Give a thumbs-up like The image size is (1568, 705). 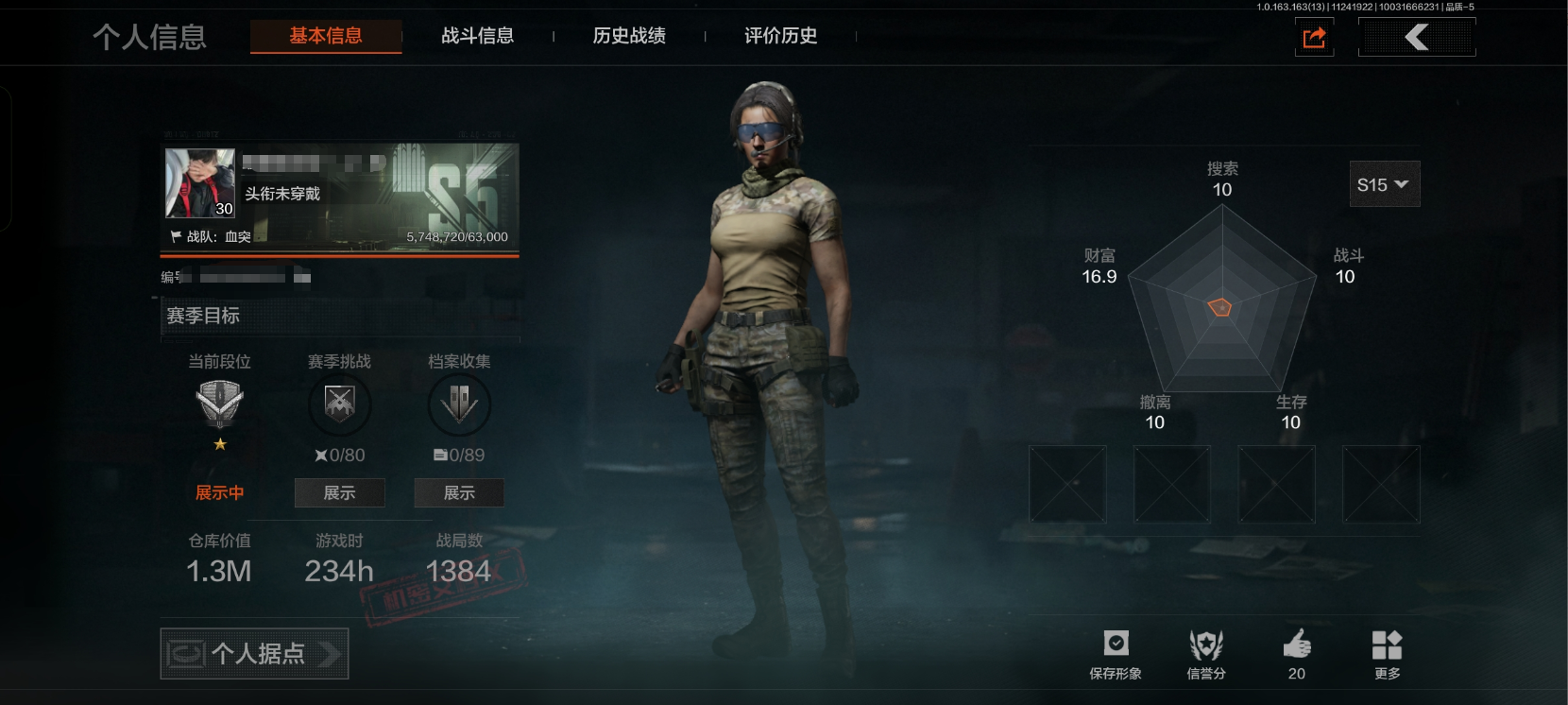click(1297, 654)
